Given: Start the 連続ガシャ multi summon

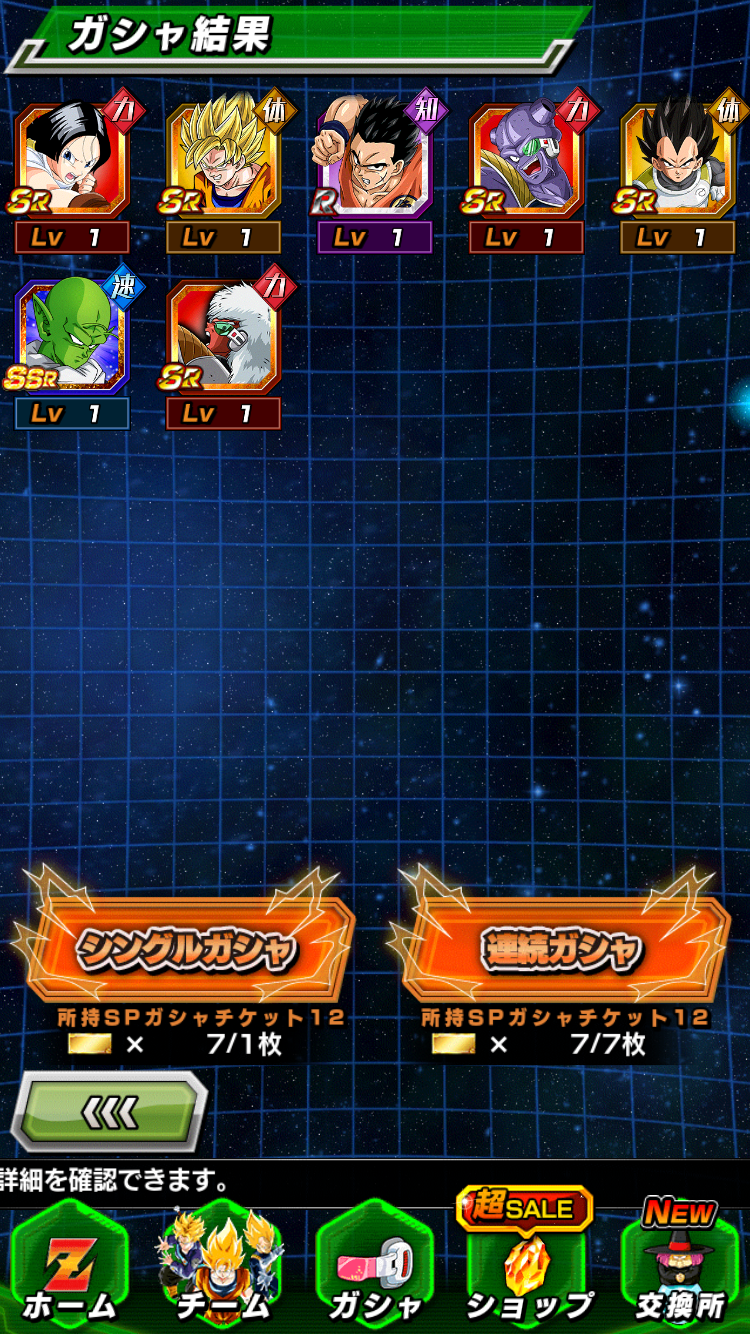Looking at the screenshot, I should [x=562, y=947].
